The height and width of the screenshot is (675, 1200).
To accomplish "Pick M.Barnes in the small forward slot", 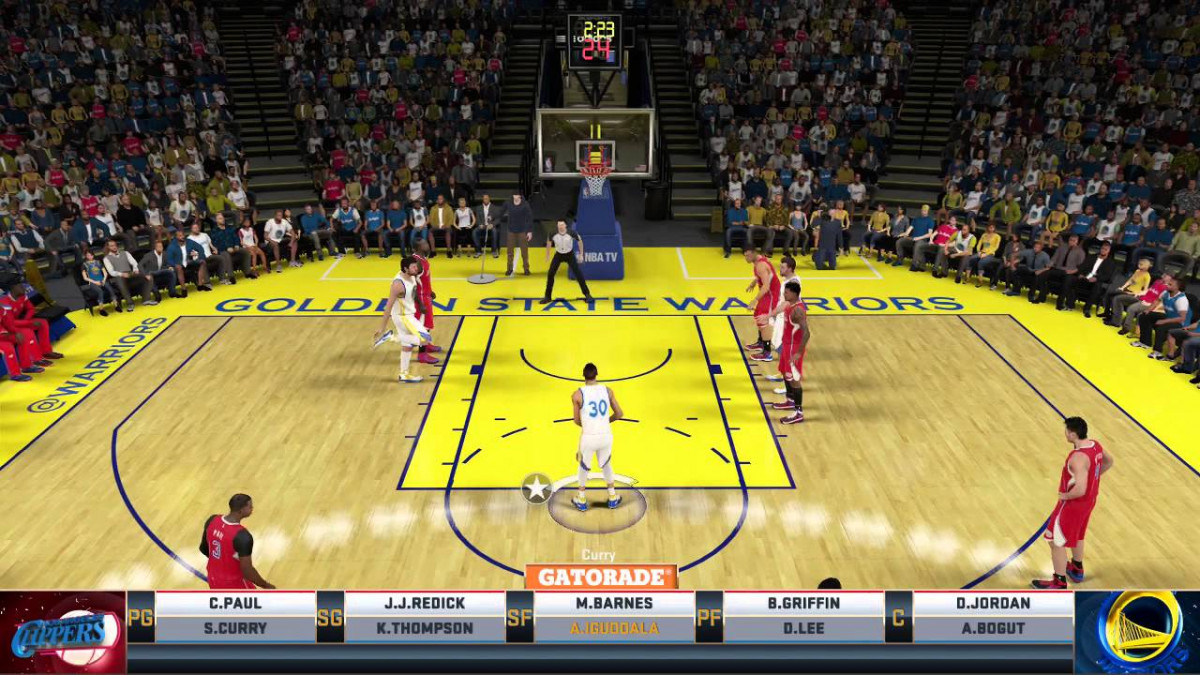I will [x=614, y=603].
